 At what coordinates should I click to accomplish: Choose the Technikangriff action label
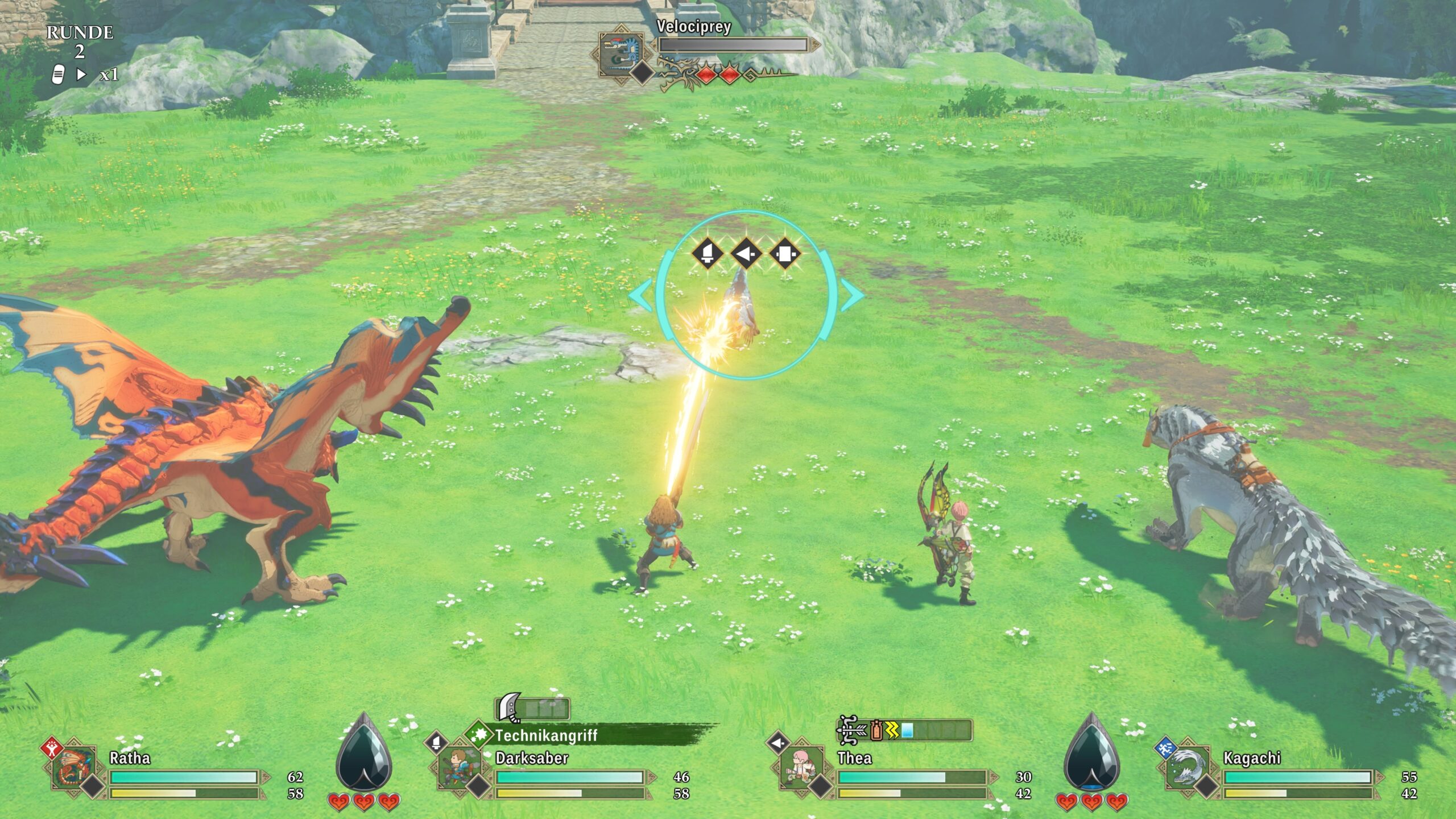(x=546, y=735)
